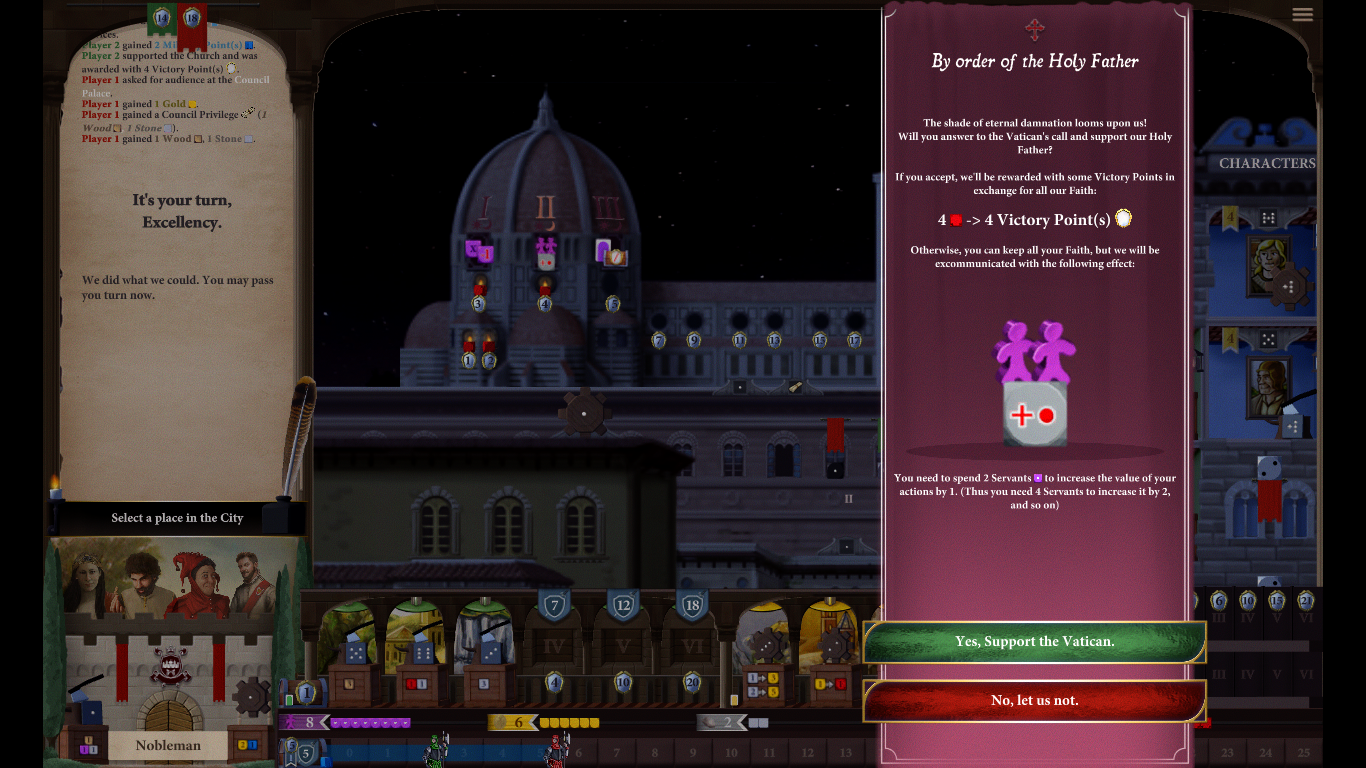Select the blonde character portrait card
Screen dimensions: 1366x768
coord(1266,265)
